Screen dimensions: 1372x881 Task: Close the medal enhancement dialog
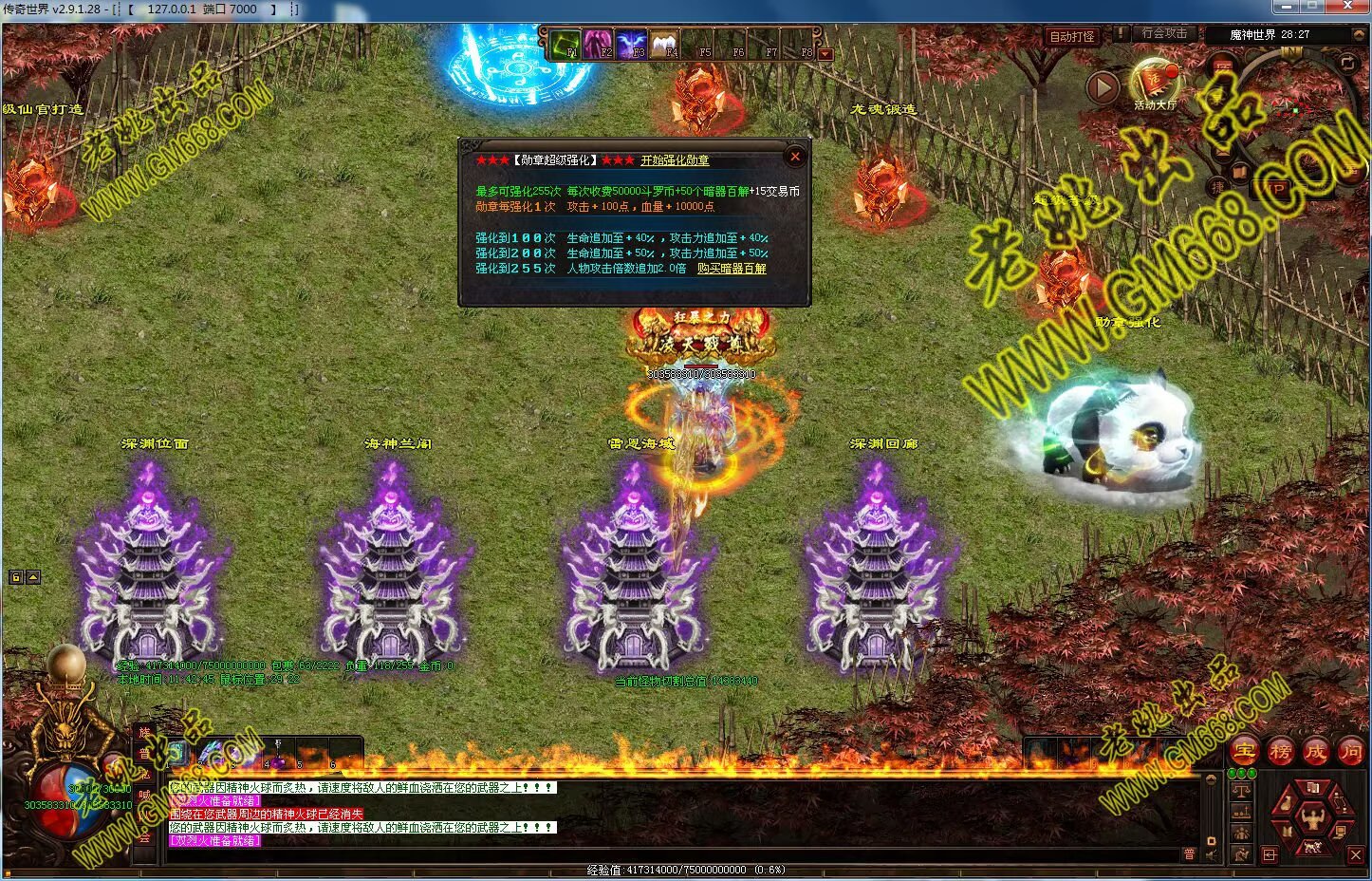pyautogui.click(x=795, y=157)
